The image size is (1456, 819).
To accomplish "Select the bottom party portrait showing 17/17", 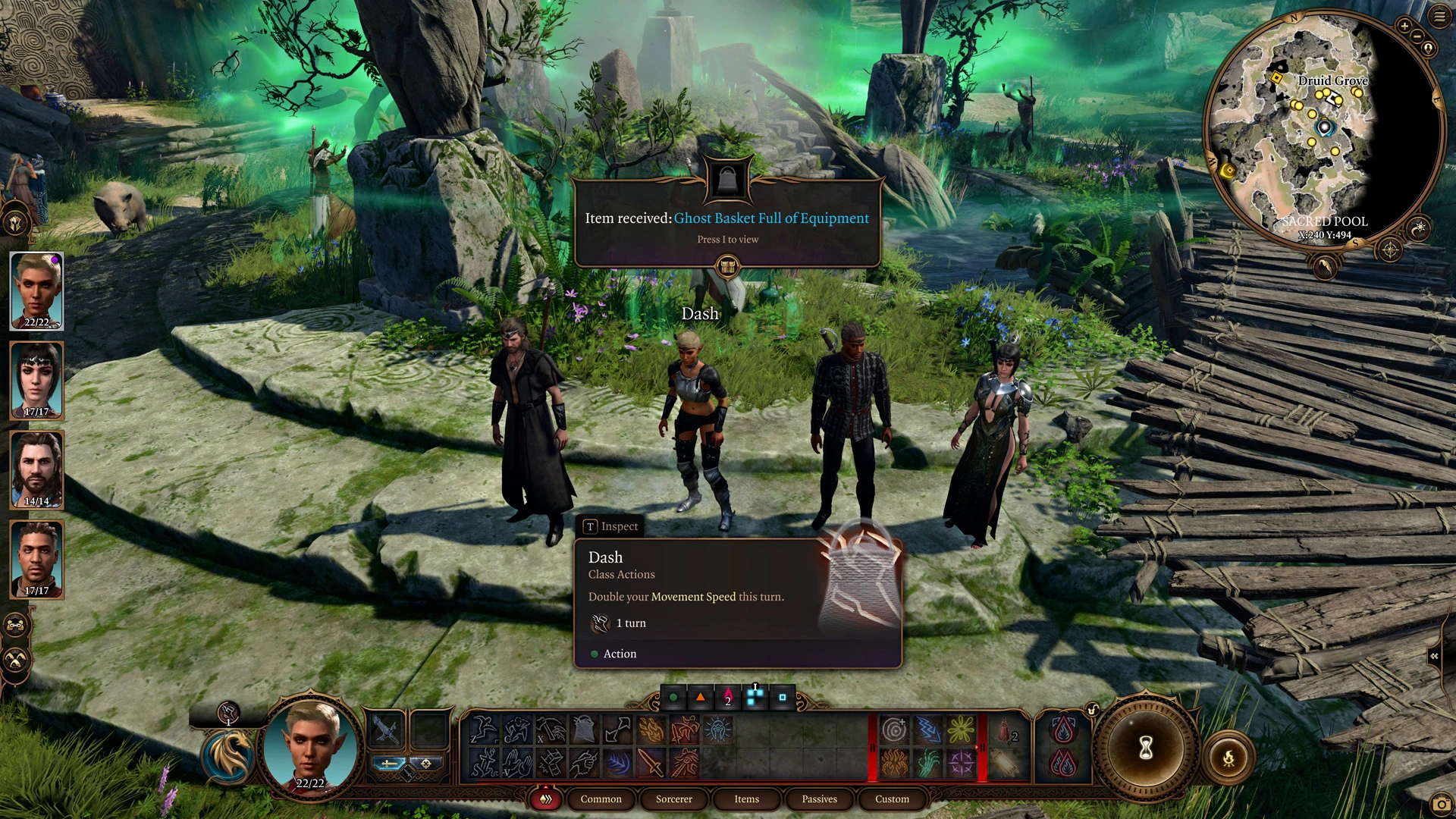I will pyautogui.click(x=36, y=559).
